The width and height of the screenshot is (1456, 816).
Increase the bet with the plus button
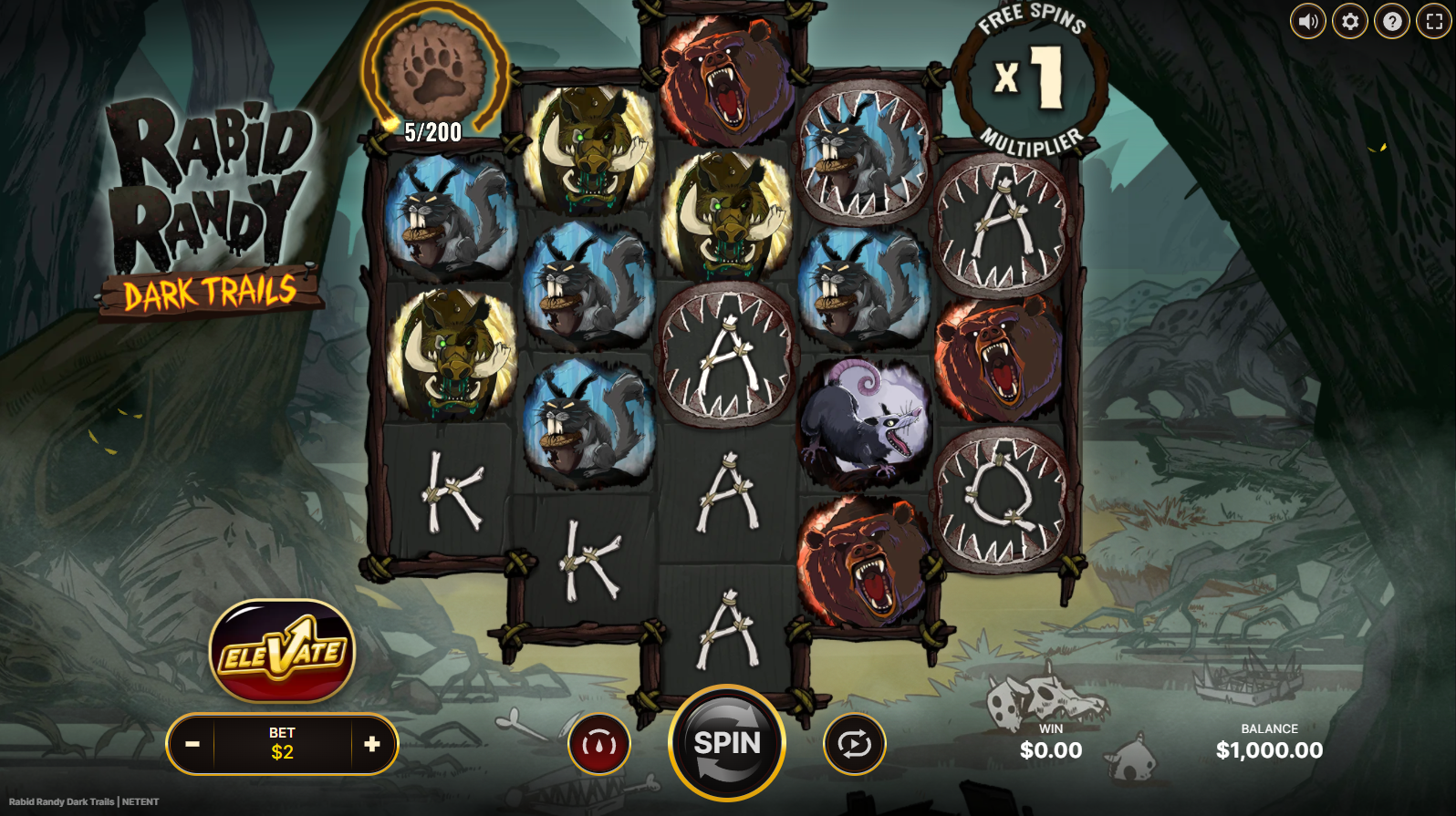(372, 744)
